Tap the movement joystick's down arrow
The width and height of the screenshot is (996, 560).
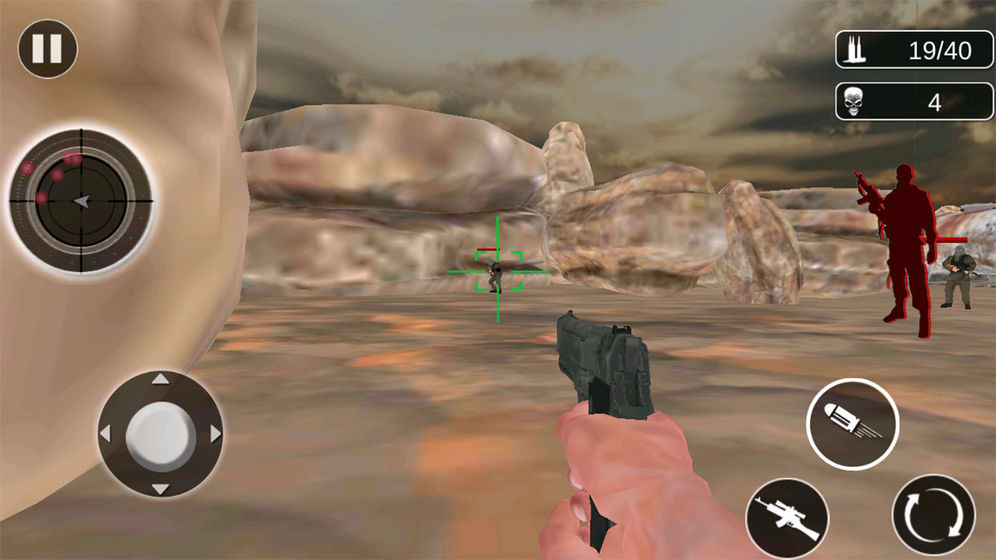tap(160, 488)
